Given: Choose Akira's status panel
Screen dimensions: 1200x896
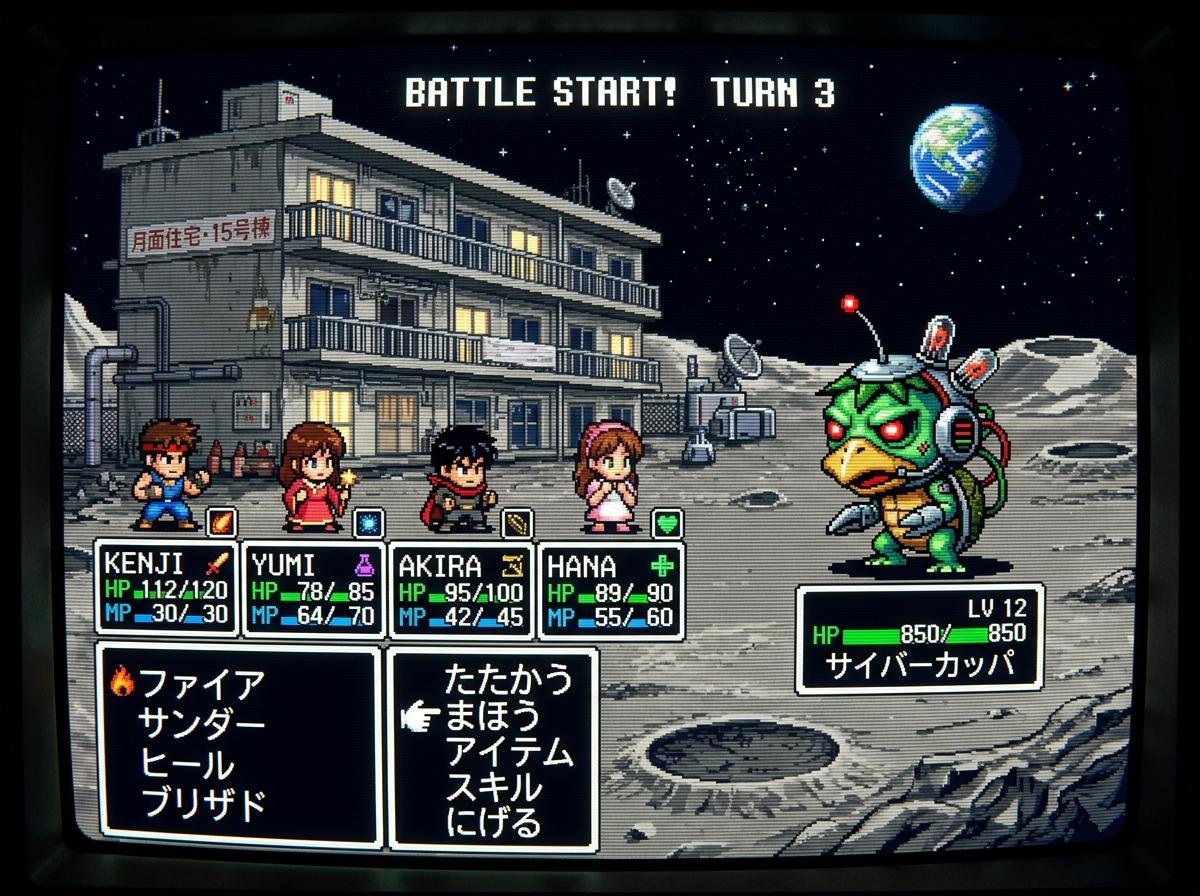Looking at the screenshot, I should [x=461, y=589].
